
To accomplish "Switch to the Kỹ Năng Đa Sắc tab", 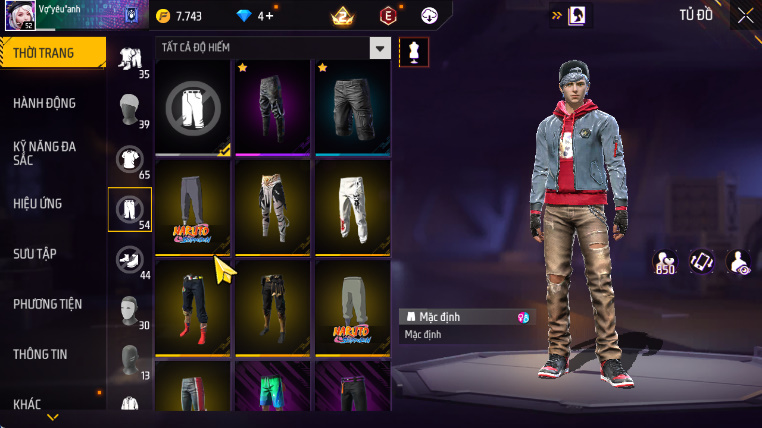I will [45, 153].
